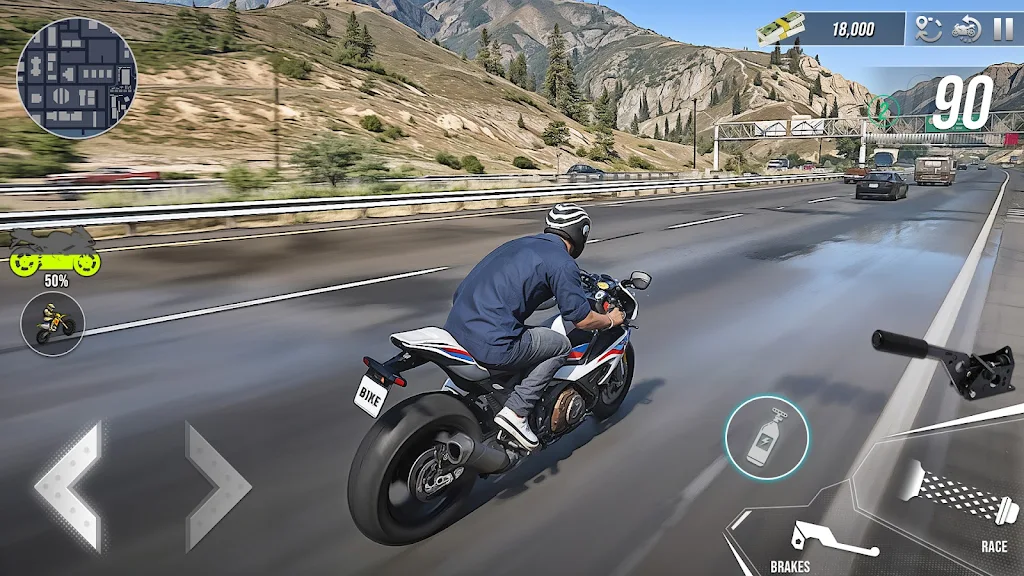Activate the nitro boost bottle

click(x=767, y=437)
